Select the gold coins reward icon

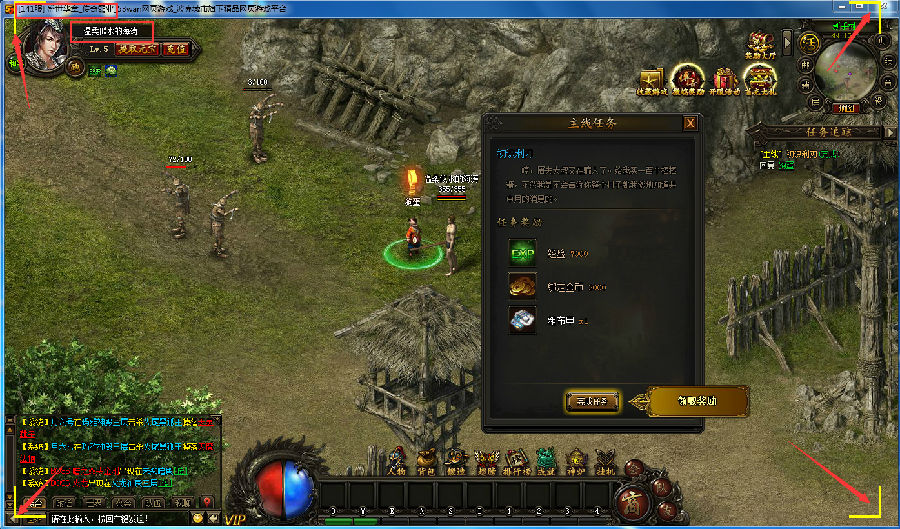pyautogui.click(x=522, y=286)
